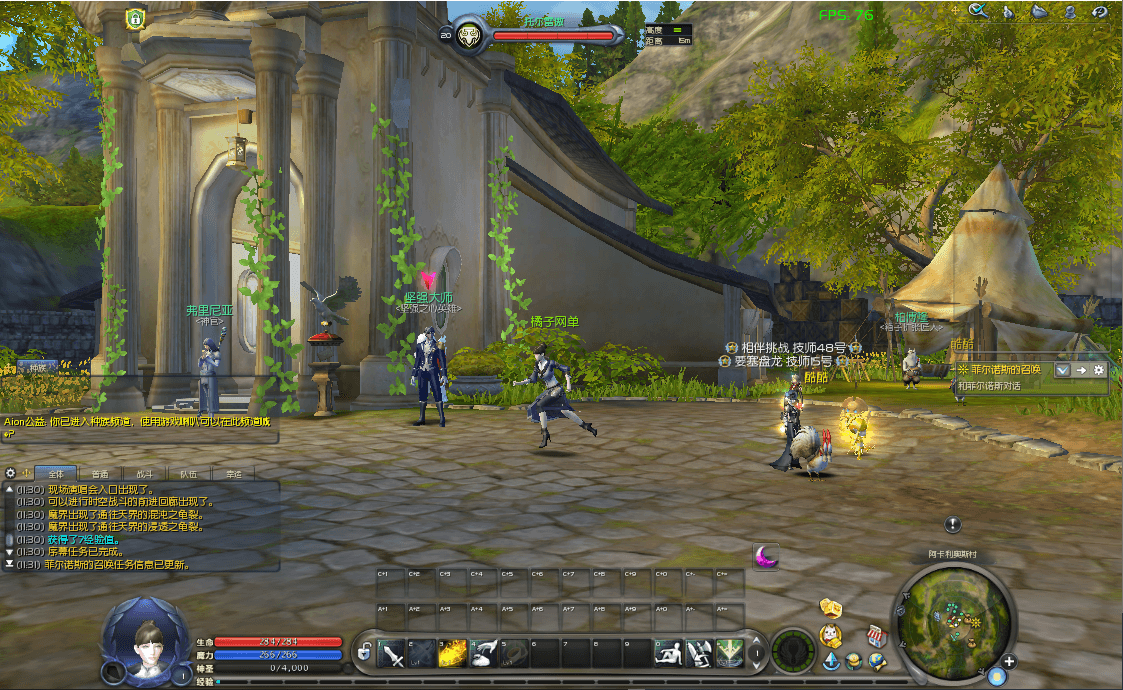Toggle the hotbar padlock icon
1123x690 pixels.
(365, 654)
